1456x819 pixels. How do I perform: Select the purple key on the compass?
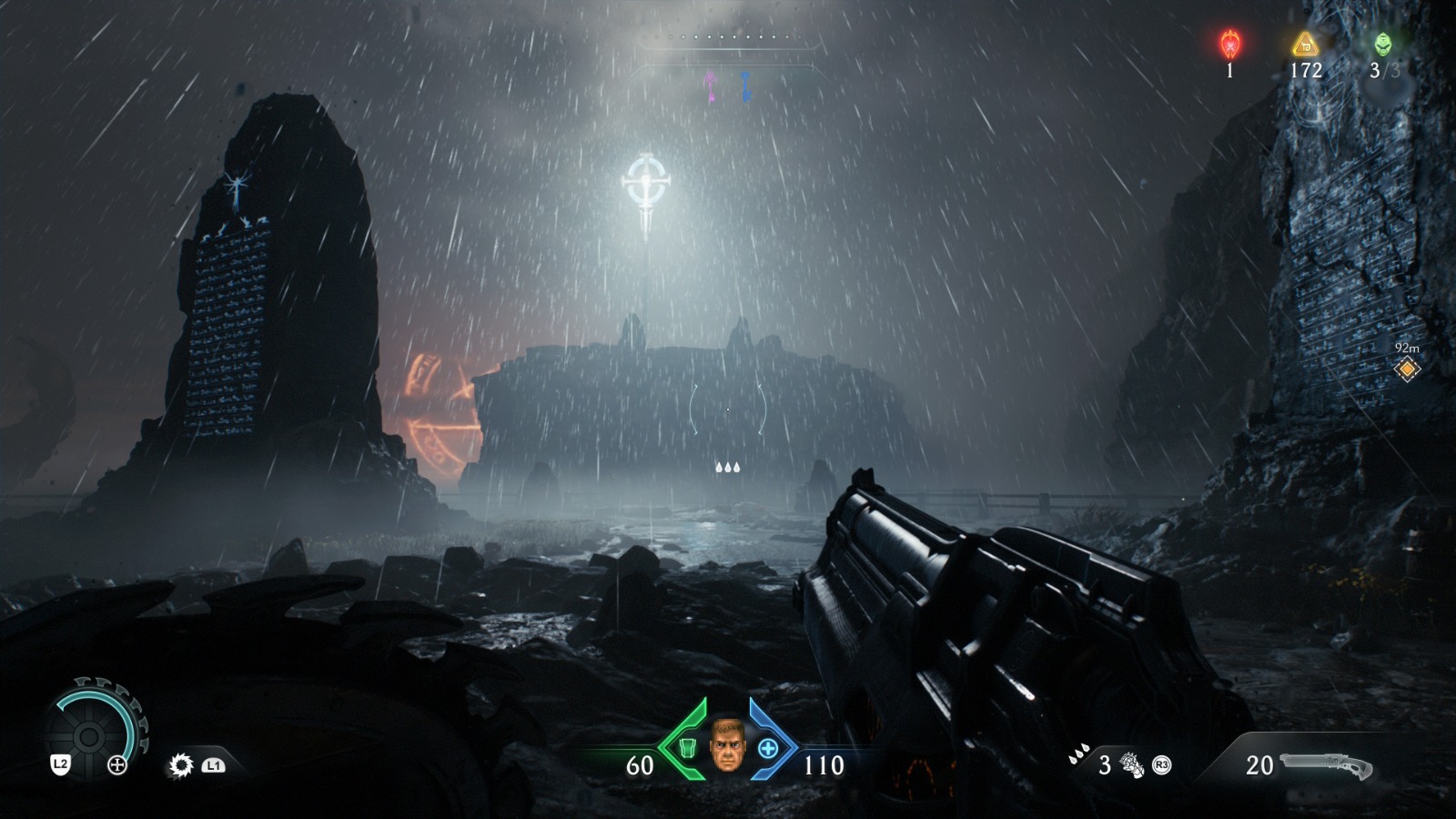click(x=710, y=86)
